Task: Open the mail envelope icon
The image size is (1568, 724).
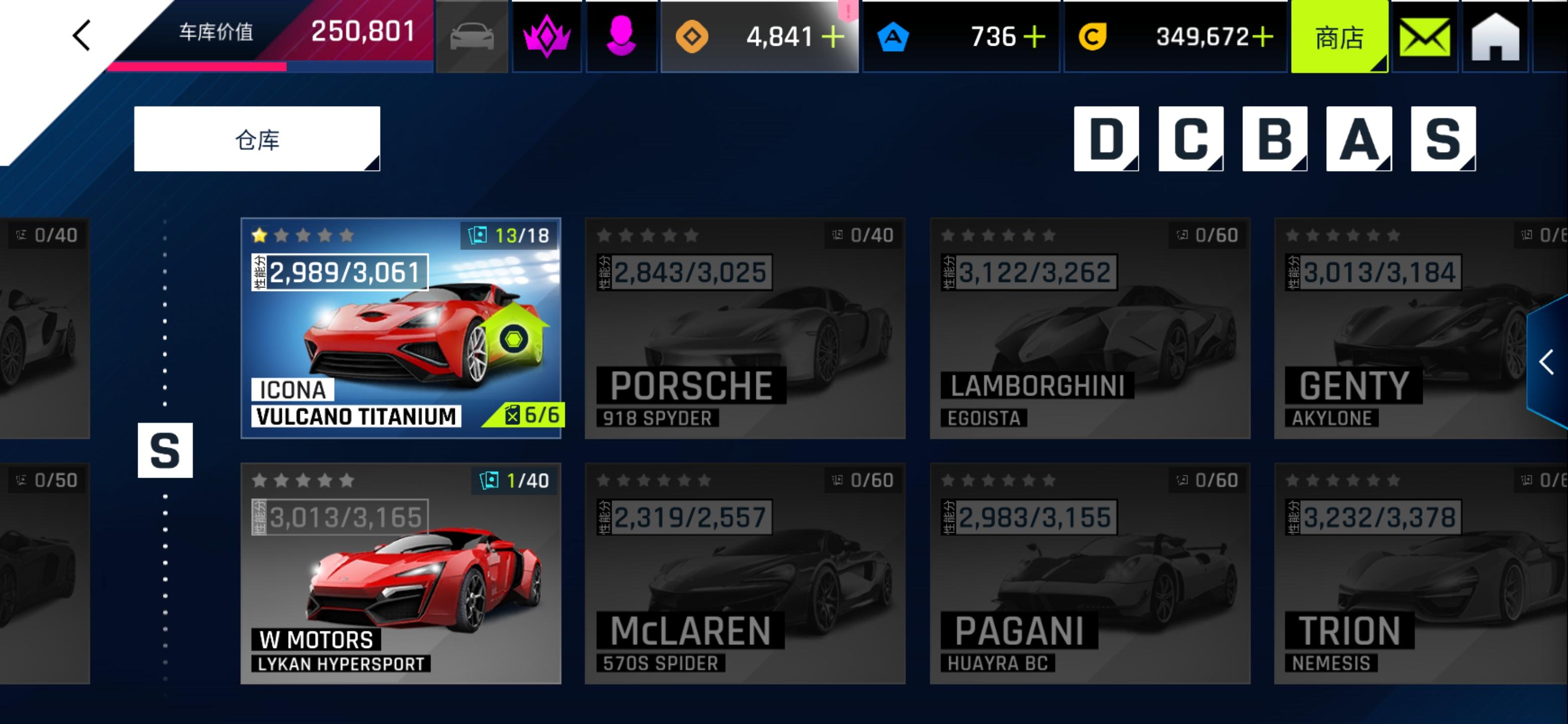Action: tap(1424, 37)
